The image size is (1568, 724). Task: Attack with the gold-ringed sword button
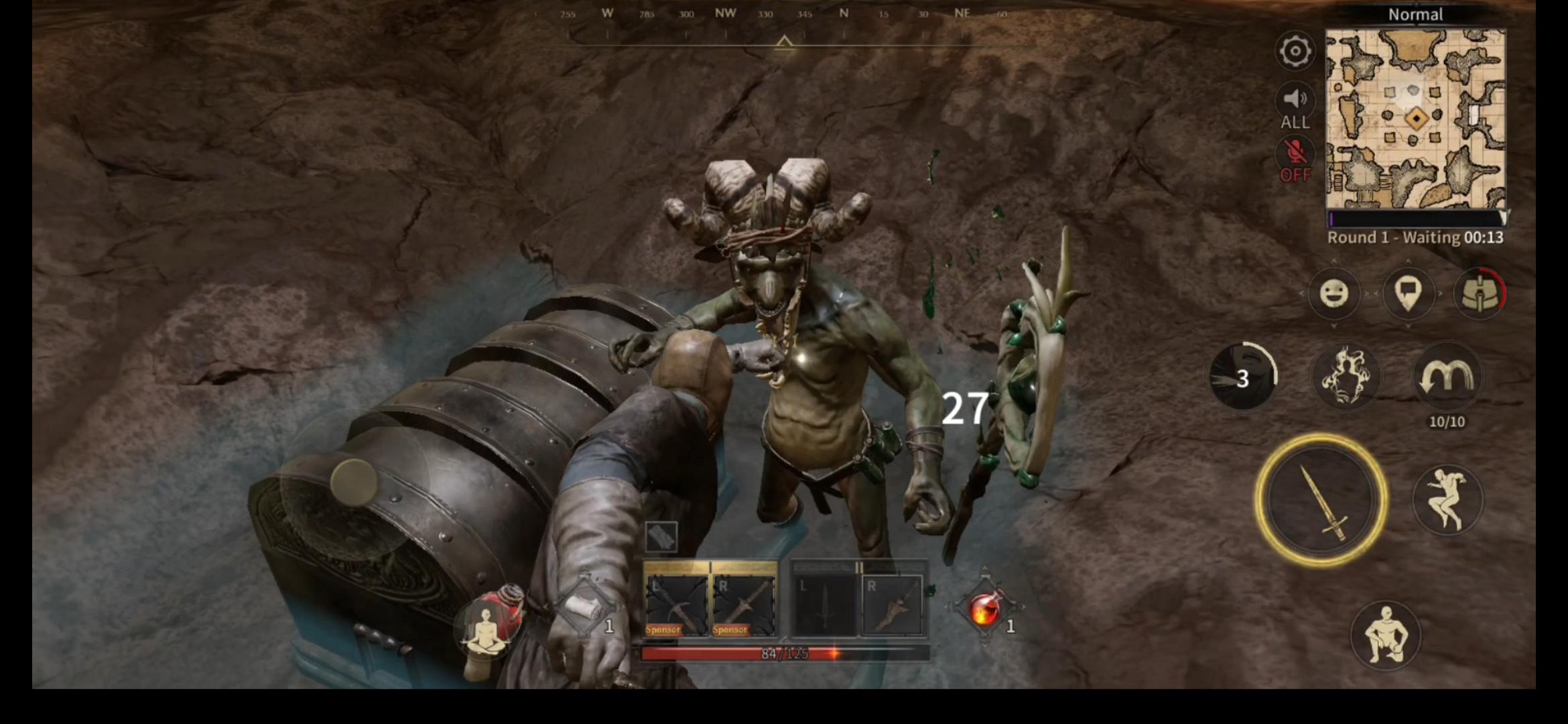click(x=1320, y=500)
